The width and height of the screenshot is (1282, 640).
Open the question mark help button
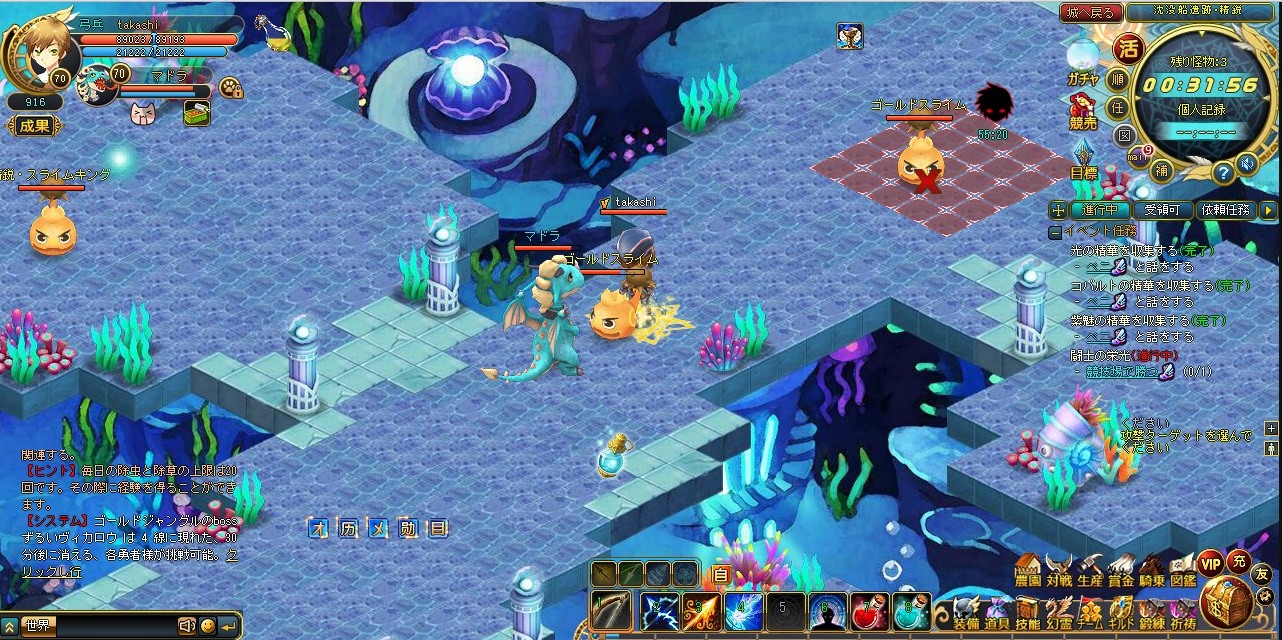point(1223,172)
